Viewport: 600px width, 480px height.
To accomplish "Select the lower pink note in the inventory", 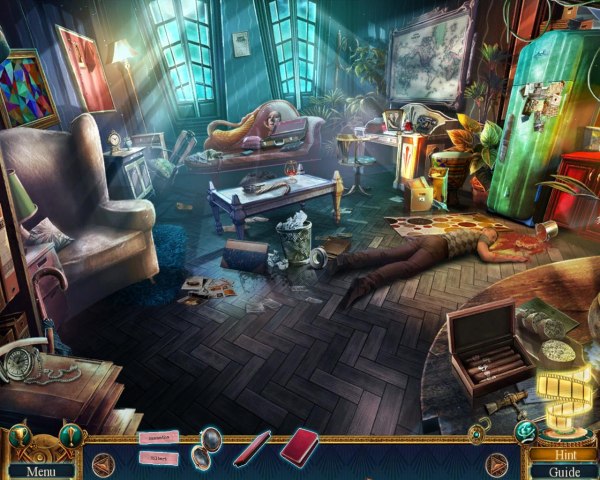I will click(x=158, y=459).
